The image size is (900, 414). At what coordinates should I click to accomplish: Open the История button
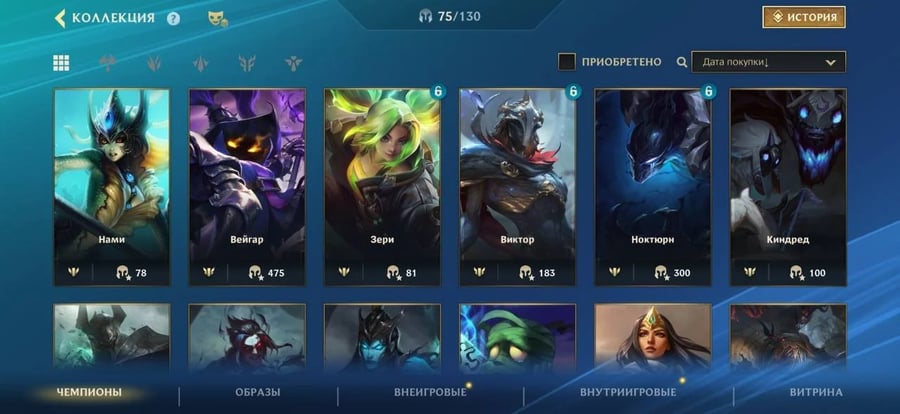point(803,18)
